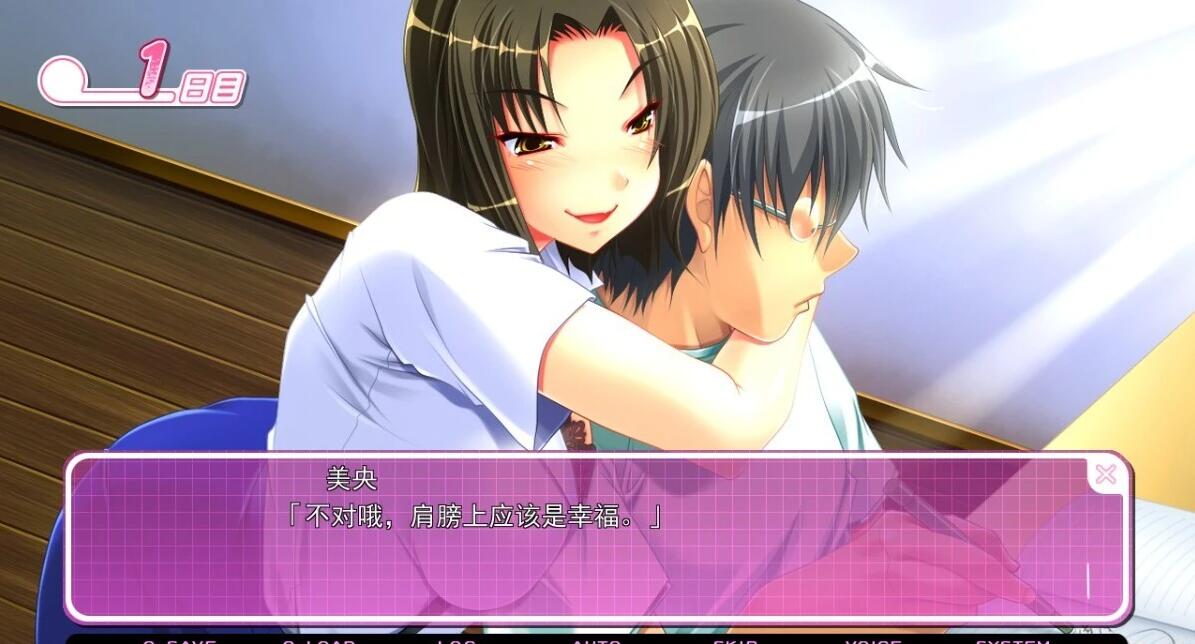Open the SYSTEM menu
The height and width of the screenshot is (644, 1195).
coord(1012,640)
